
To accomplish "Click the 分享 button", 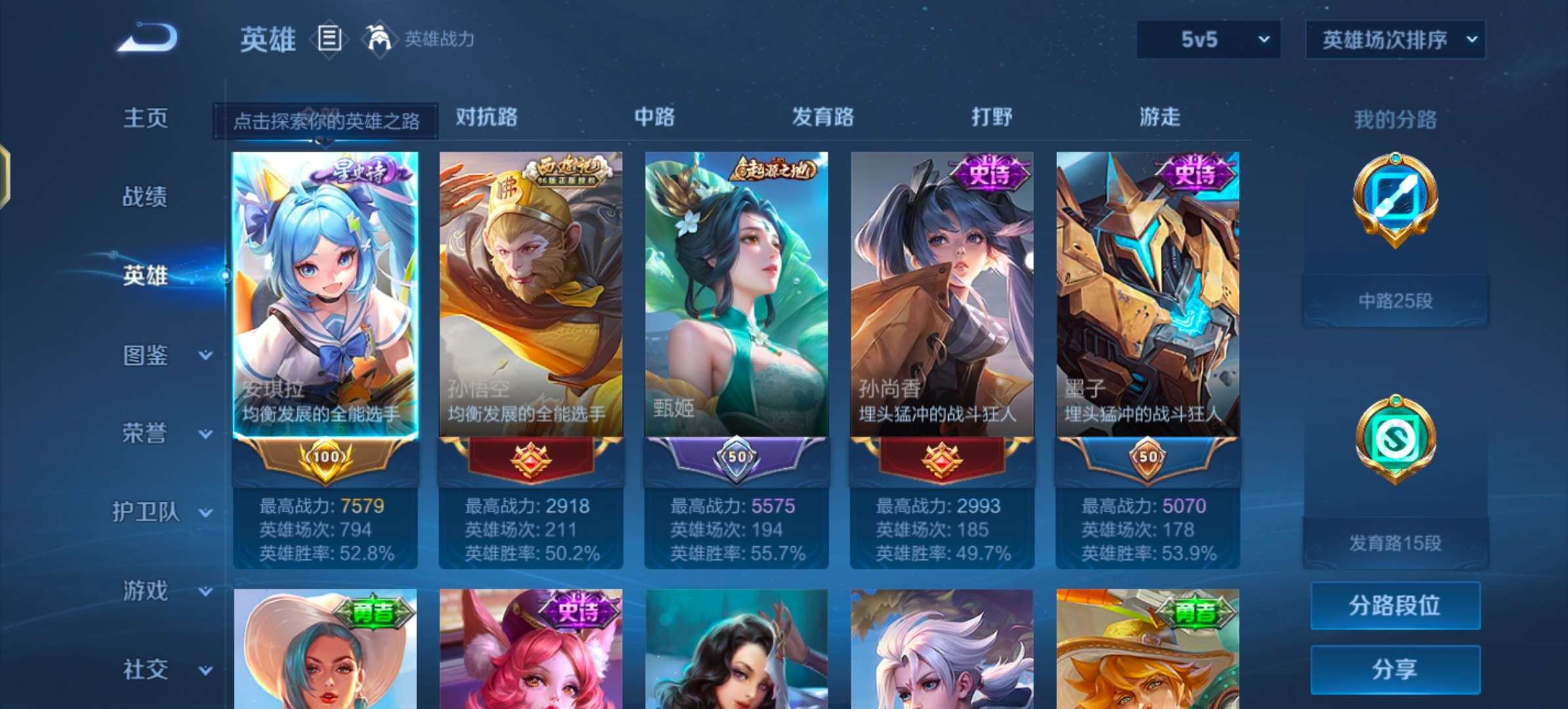I will (x=1395, y=668).
